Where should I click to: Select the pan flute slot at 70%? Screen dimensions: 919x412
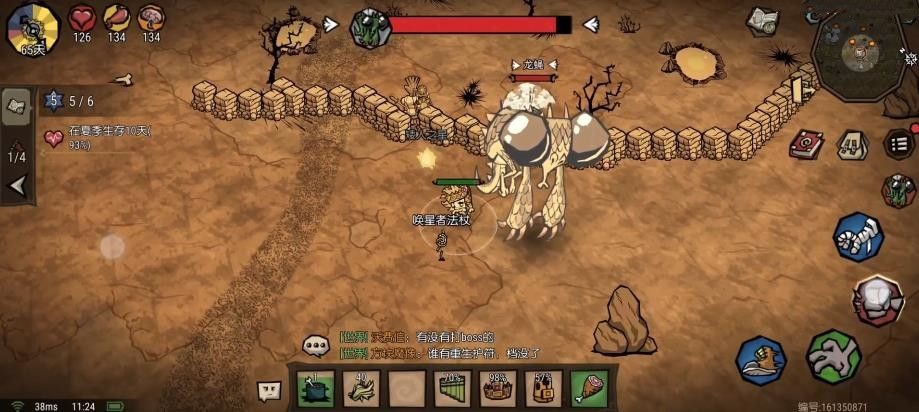coord(453,388)
